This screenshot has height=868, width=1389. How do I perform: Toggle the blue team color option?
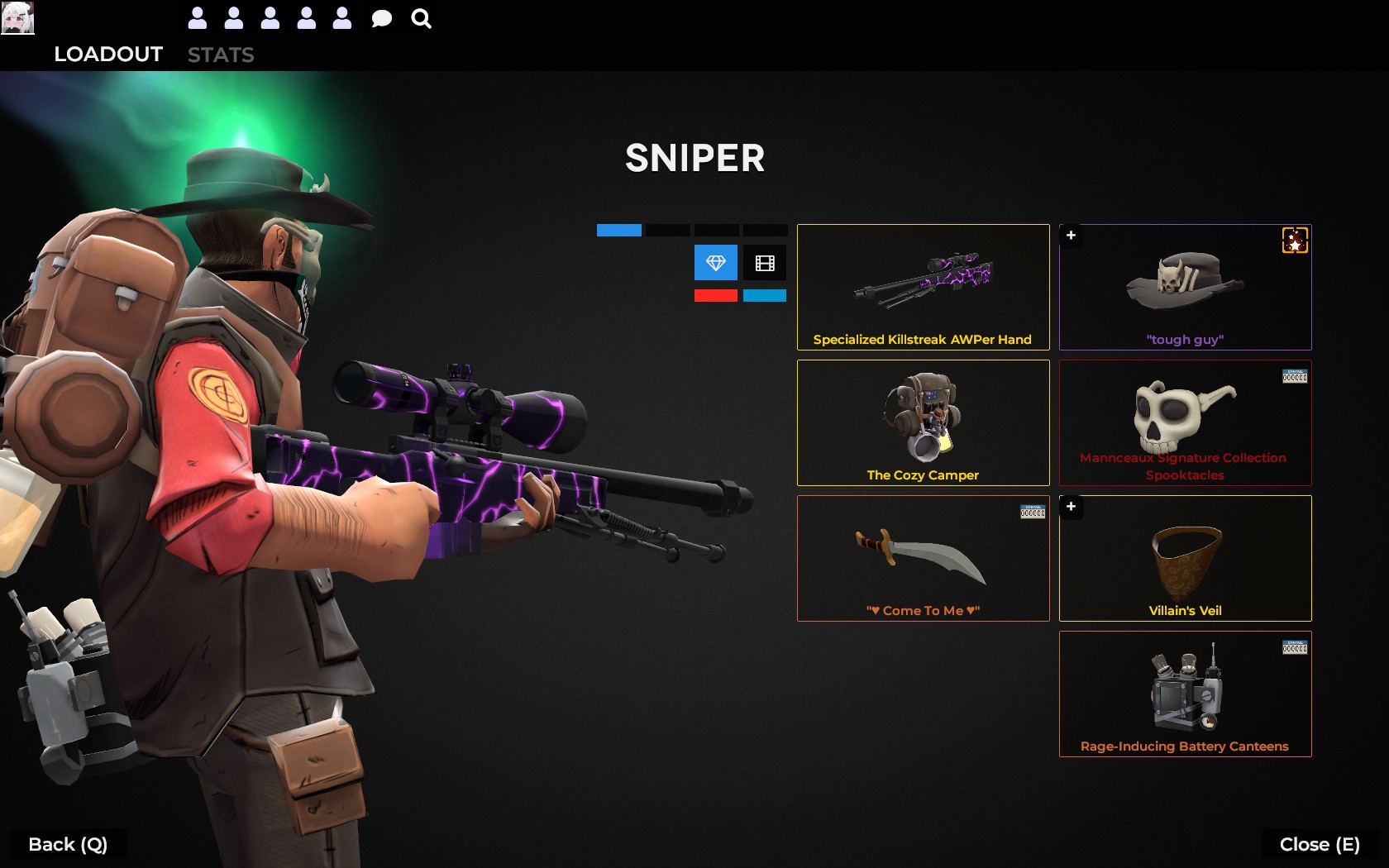point(765,295)
